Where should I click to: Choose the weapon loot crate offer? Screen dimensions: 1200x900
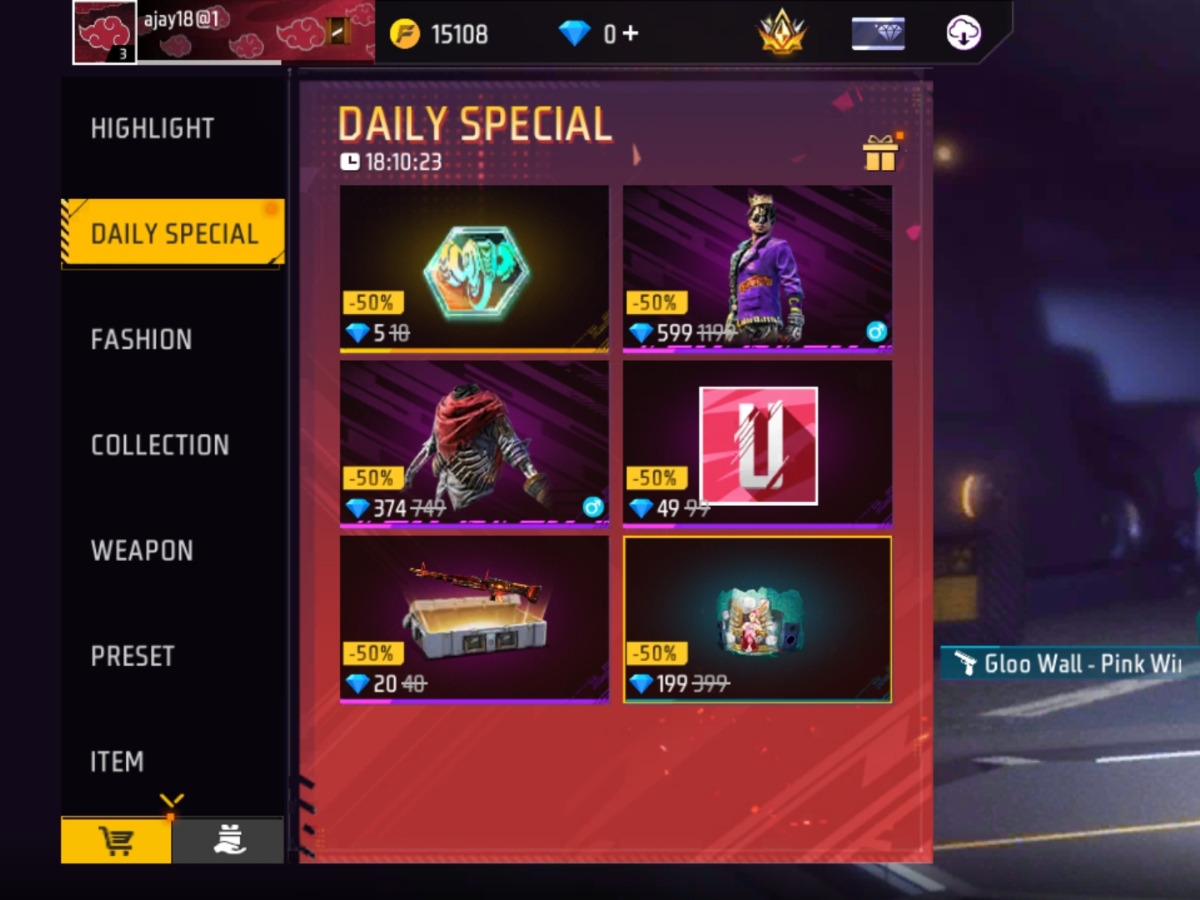pos(474,618)
